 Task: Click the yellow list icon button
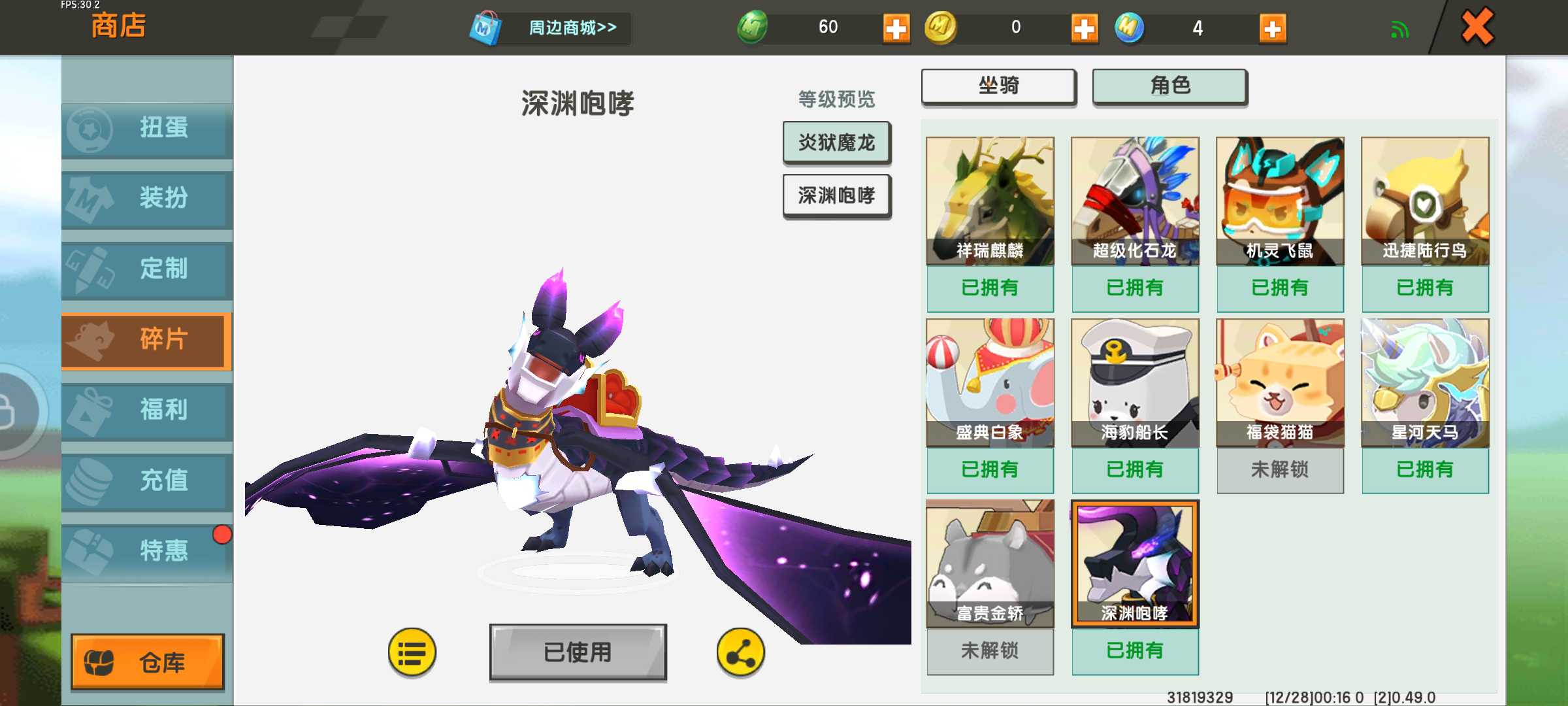(412, 652)
